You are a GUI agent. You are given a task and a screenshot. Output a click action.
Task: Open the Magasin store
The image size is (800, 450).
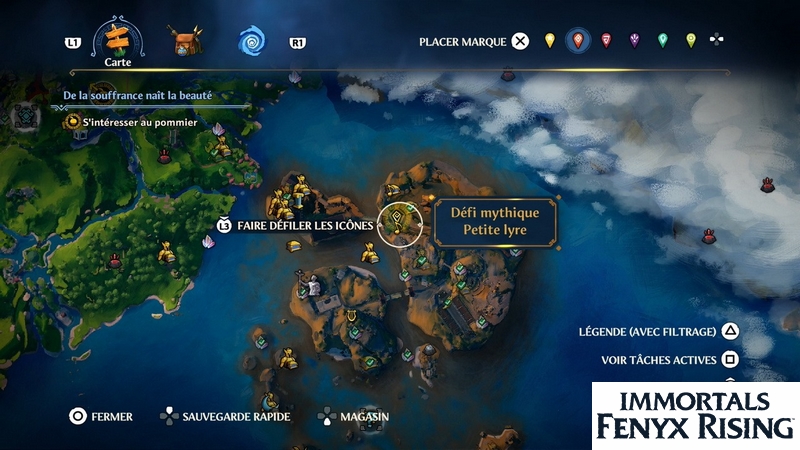pyautogui.click(x=362, y=416)
